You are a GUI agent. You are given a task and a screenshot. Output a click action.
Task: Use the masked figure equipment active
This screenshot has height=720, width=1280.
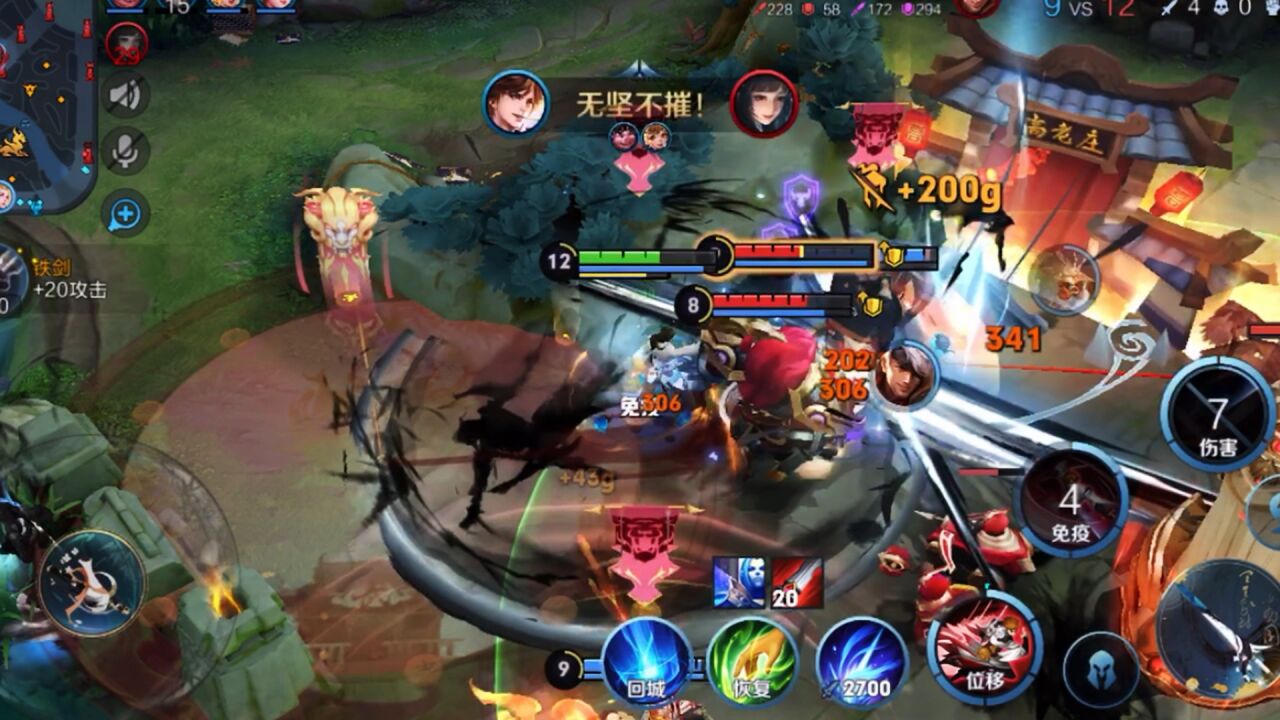point(739,583)
